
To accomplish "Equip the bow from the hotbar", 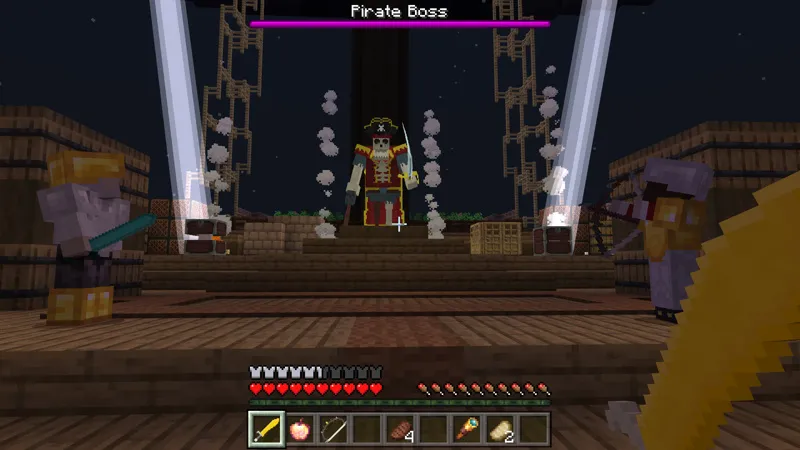I will pyautogui.click(x=332, y=429).
